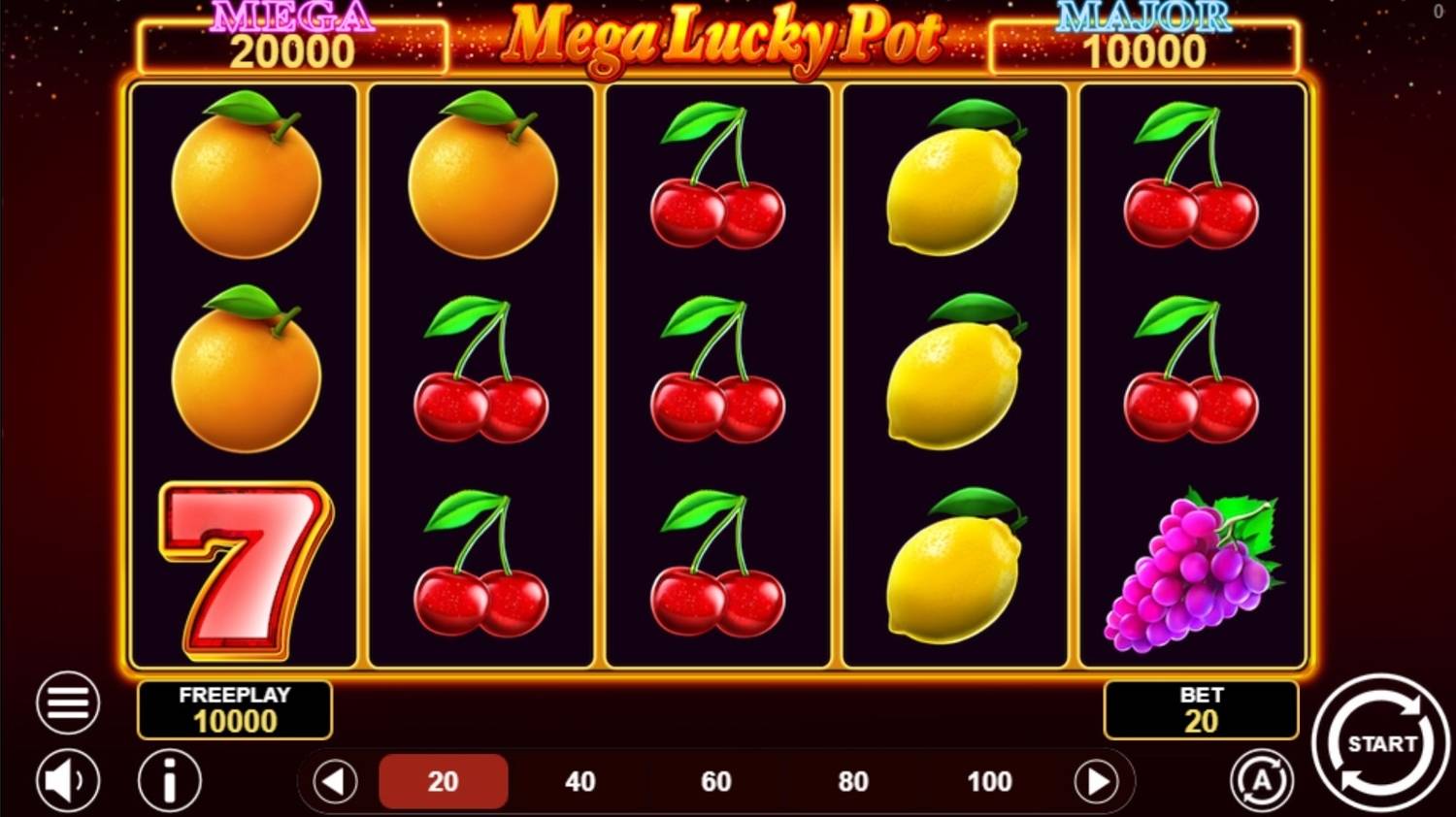The width and height of the screenshot is (1456, 817).
Task: Click the FREEPLAY 10000 balance display
Action: coord(235,709)
